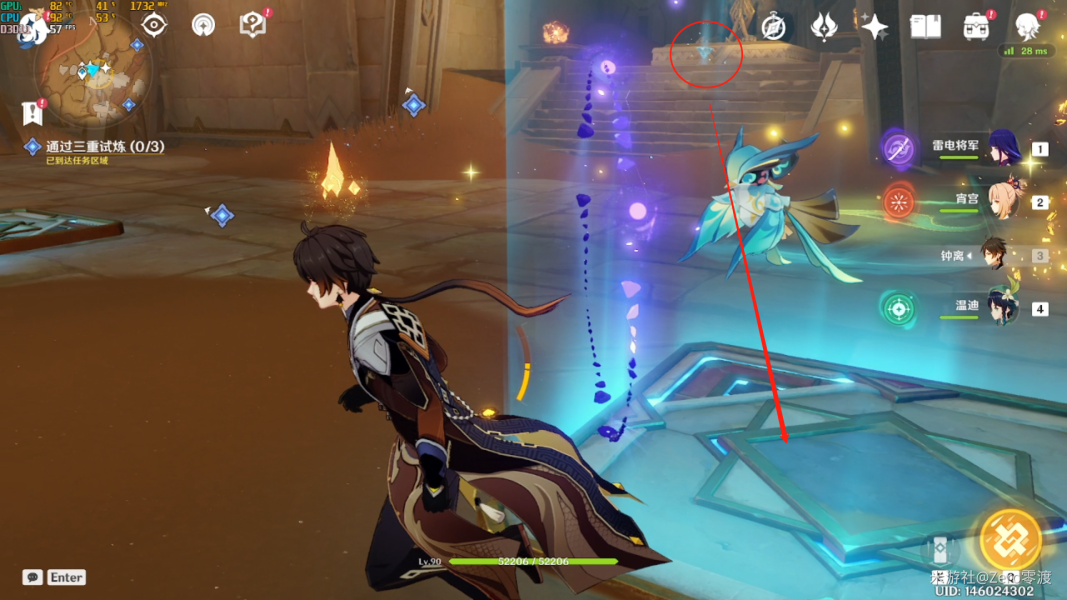Activate the eye-shaped Elemental Sight icon
This screenshot has width=1067, height=600.
click(154, 25)
